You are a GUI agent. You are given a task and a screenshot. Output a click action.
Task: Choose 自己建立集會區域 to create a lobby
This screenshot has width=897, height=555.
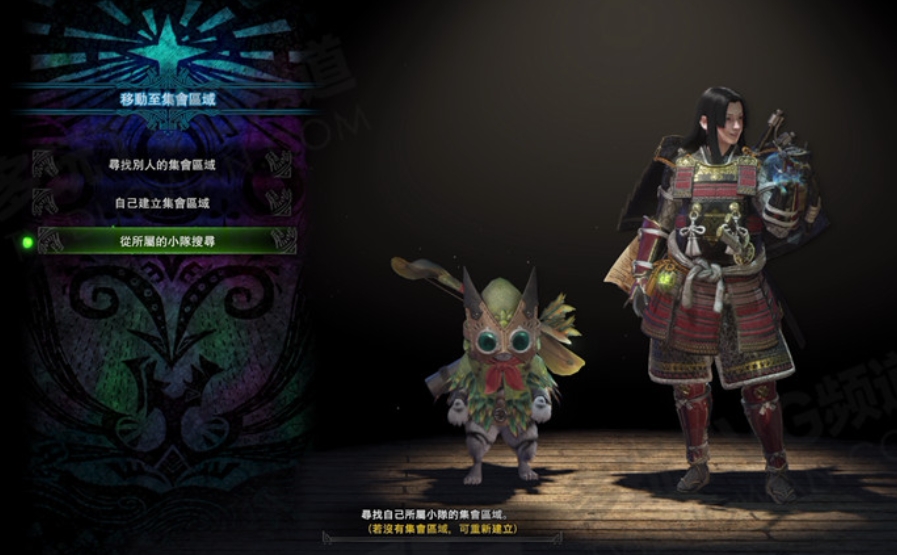click(x=162, y=203)
